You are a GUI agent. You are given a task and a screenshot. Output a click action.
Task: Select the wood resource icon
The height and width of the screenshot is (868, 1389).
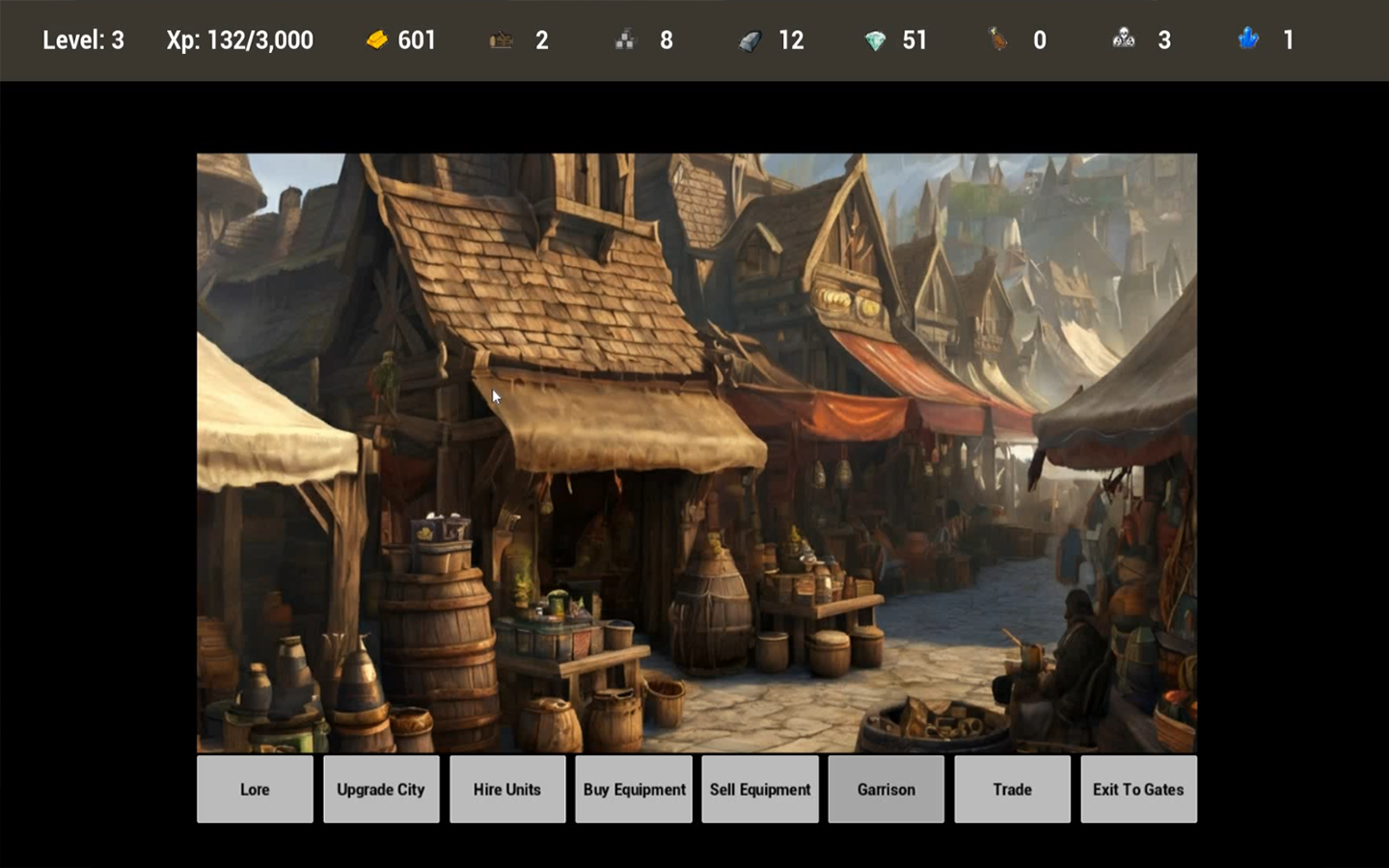[x=500, y=41]
